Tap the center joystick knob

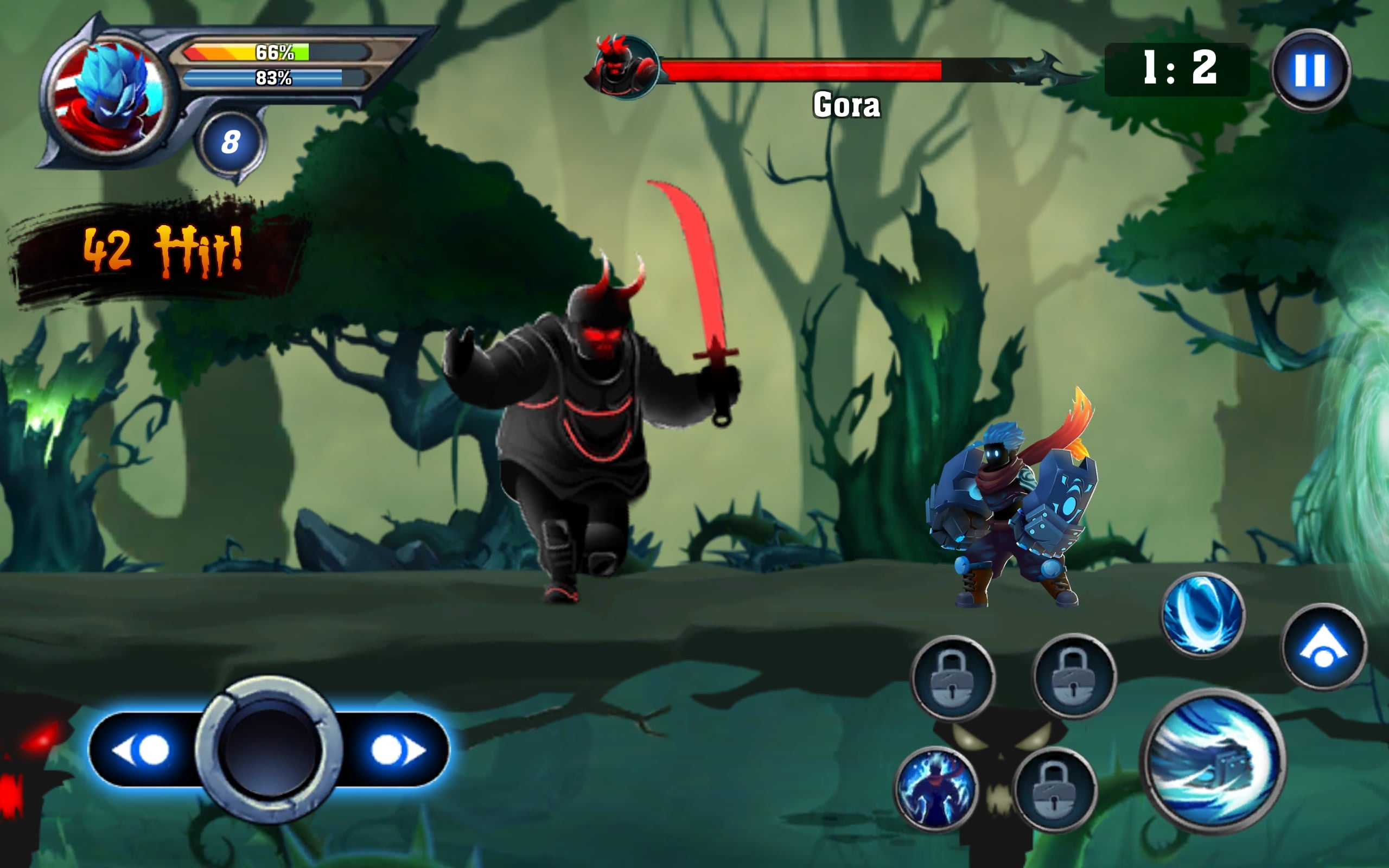[269, 750]
